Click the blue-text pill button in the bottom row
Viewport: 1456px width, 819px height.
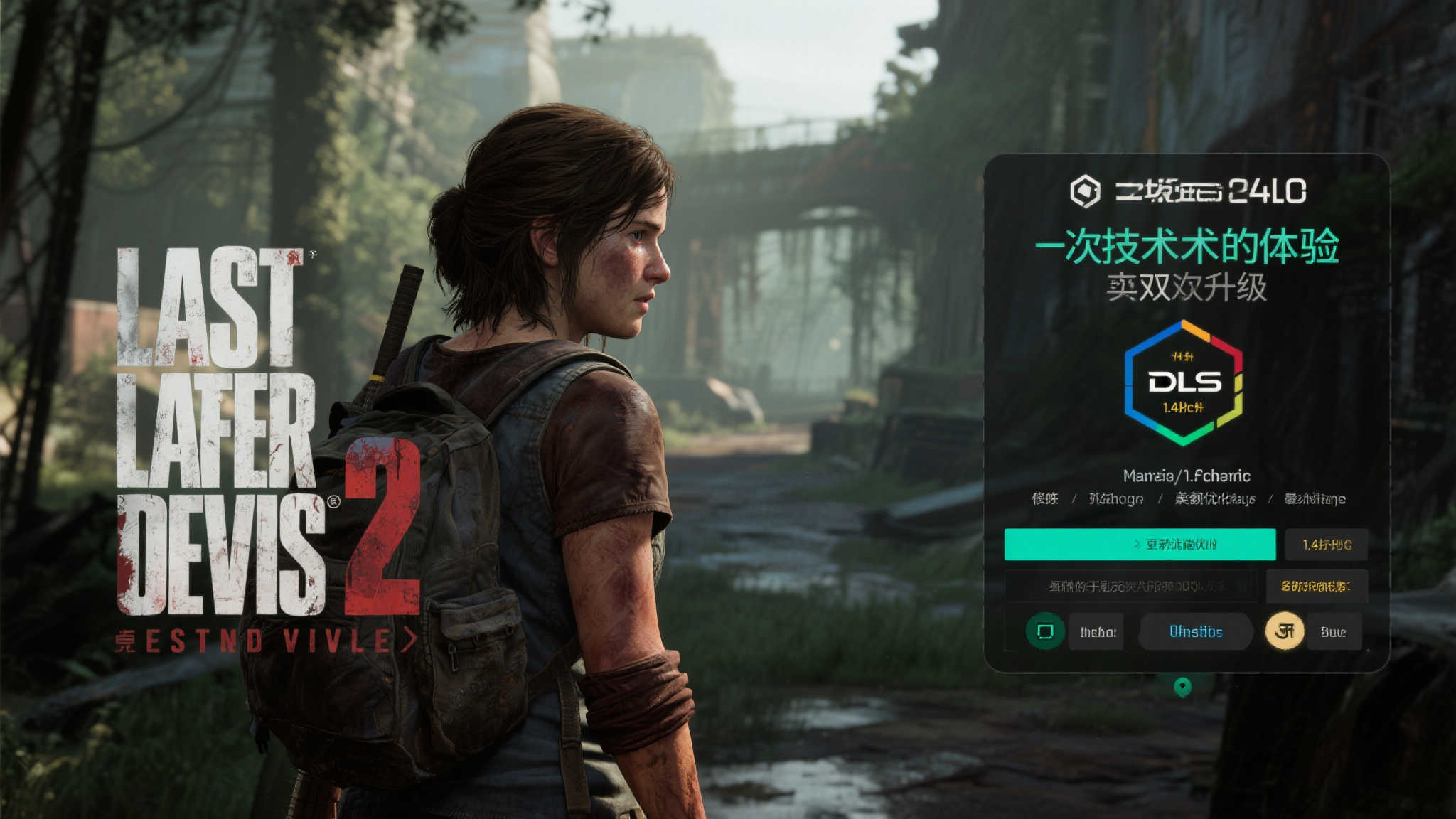pos(1196,631)
